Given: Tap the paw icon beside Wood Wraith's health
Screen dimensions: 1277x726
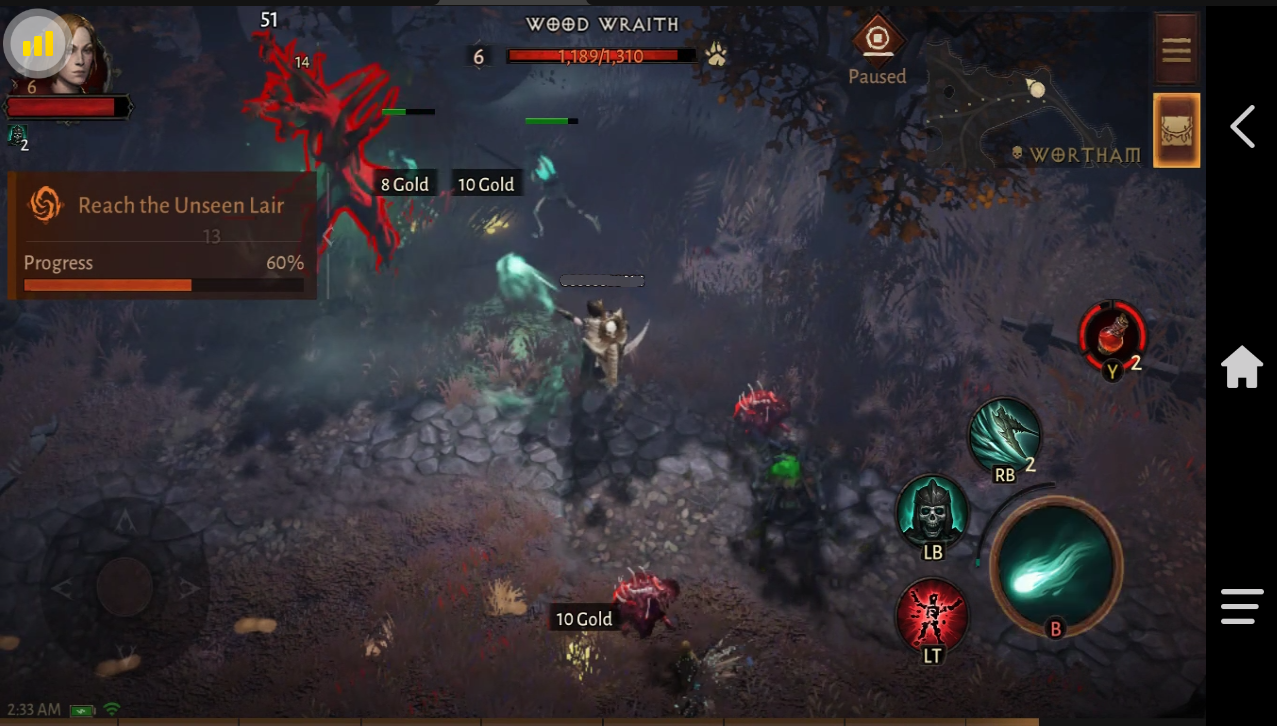Looking at the screenshot, I should [x=716, y=55].
